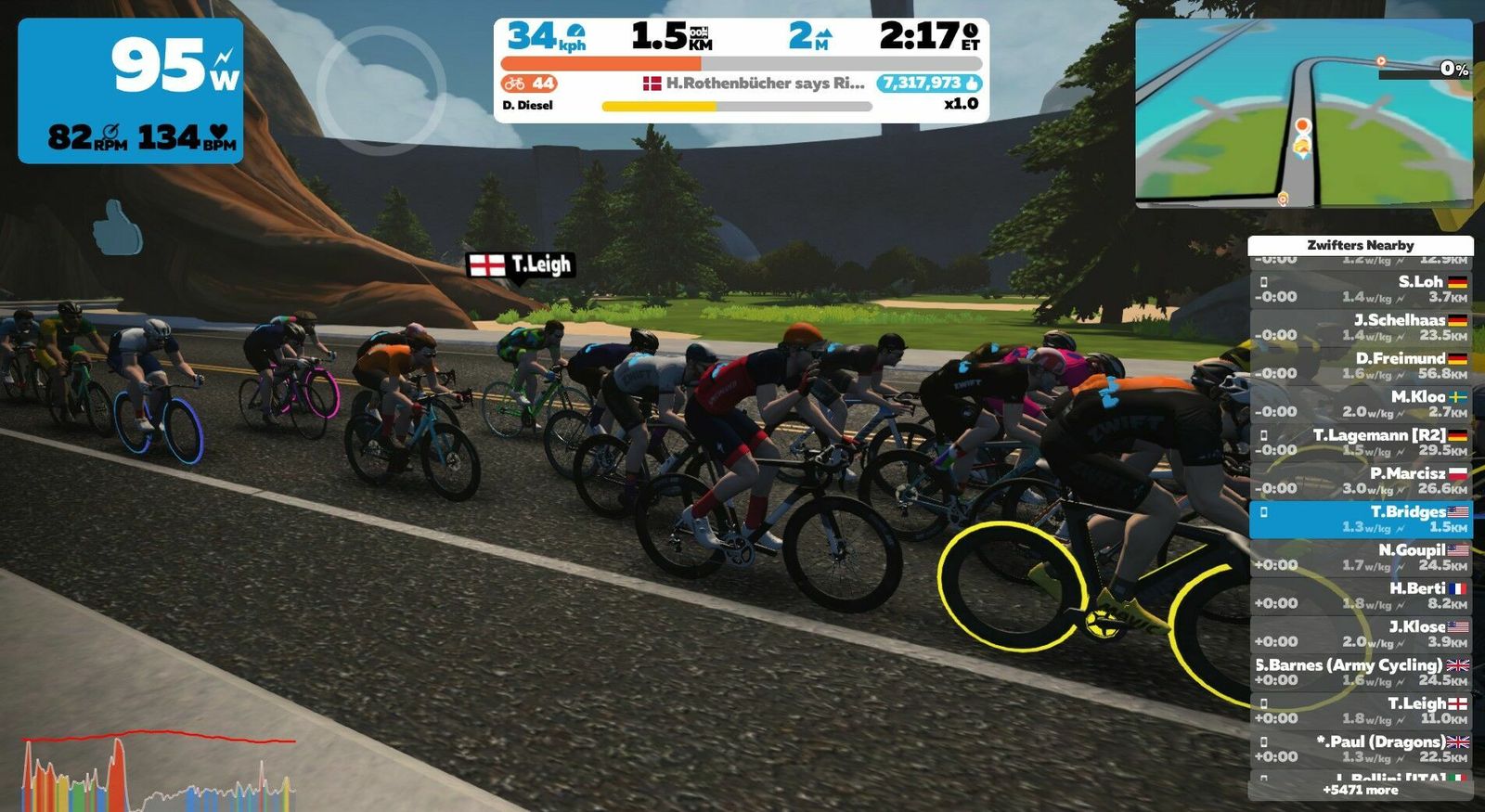Select the highlighted T.Bridges row
Screen dimensions: 1485x812
pyautogui.click(x=1360, y=520)
